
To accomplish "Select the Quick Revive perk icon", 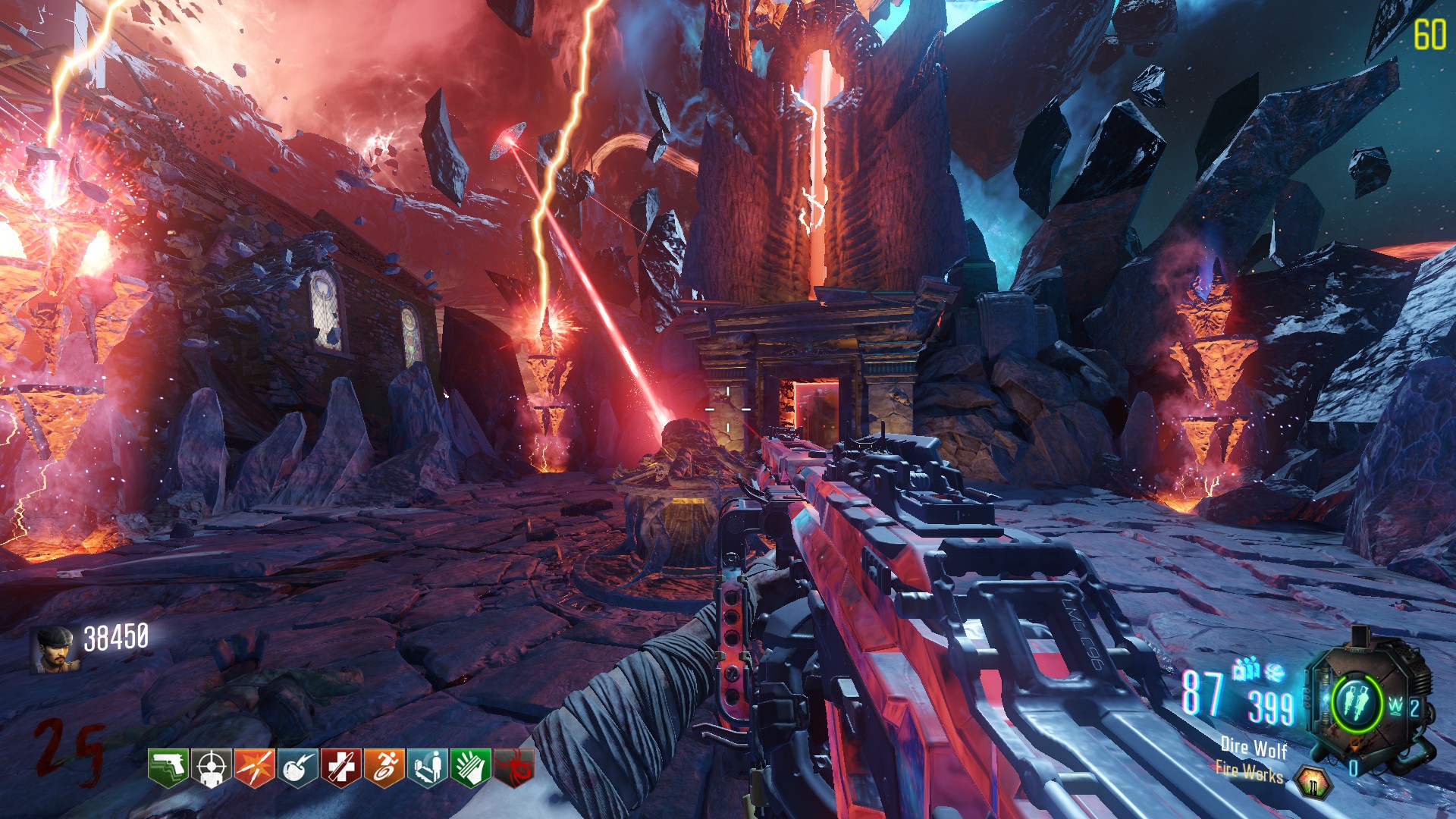I will [x=428, y=767].
